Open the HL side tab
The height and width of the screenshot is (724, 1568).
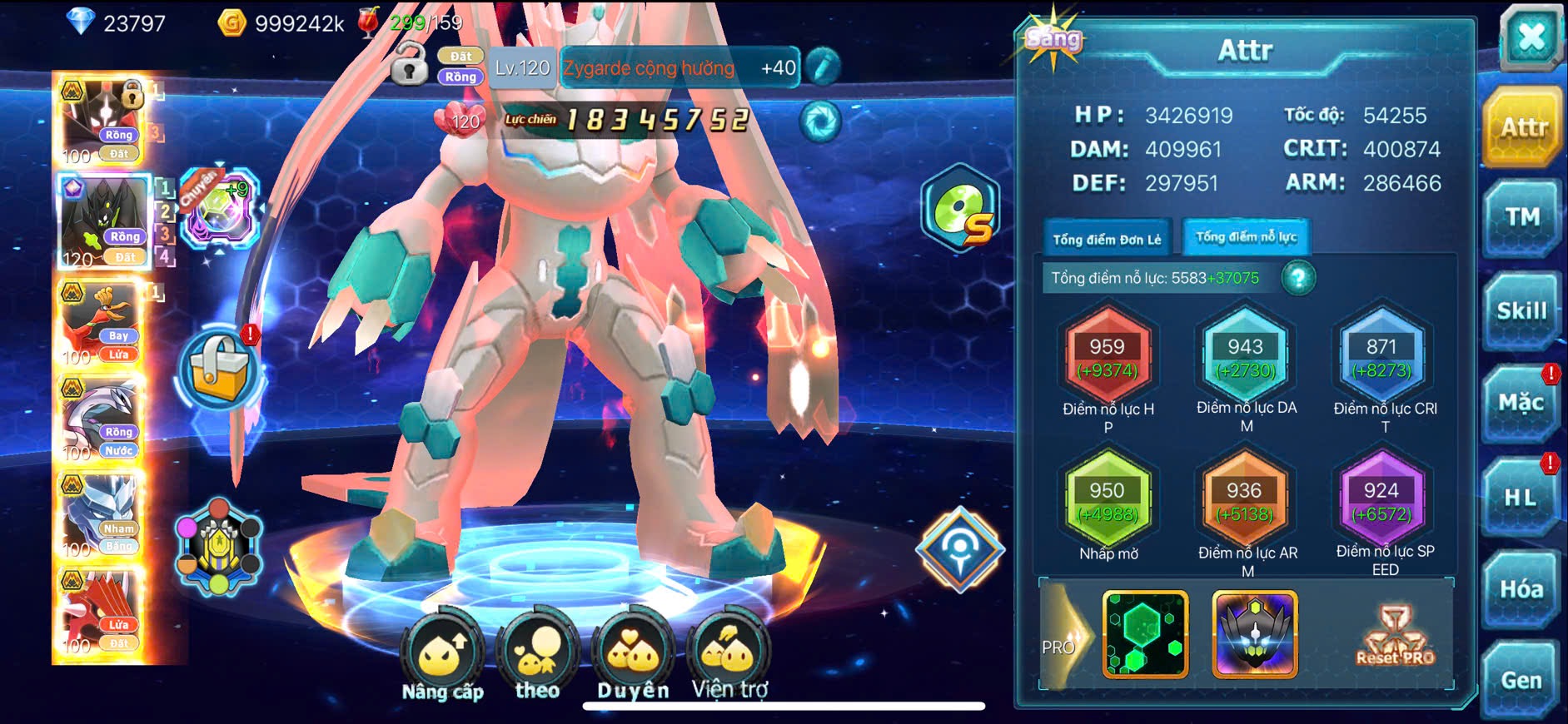(x=1520, y=498)
